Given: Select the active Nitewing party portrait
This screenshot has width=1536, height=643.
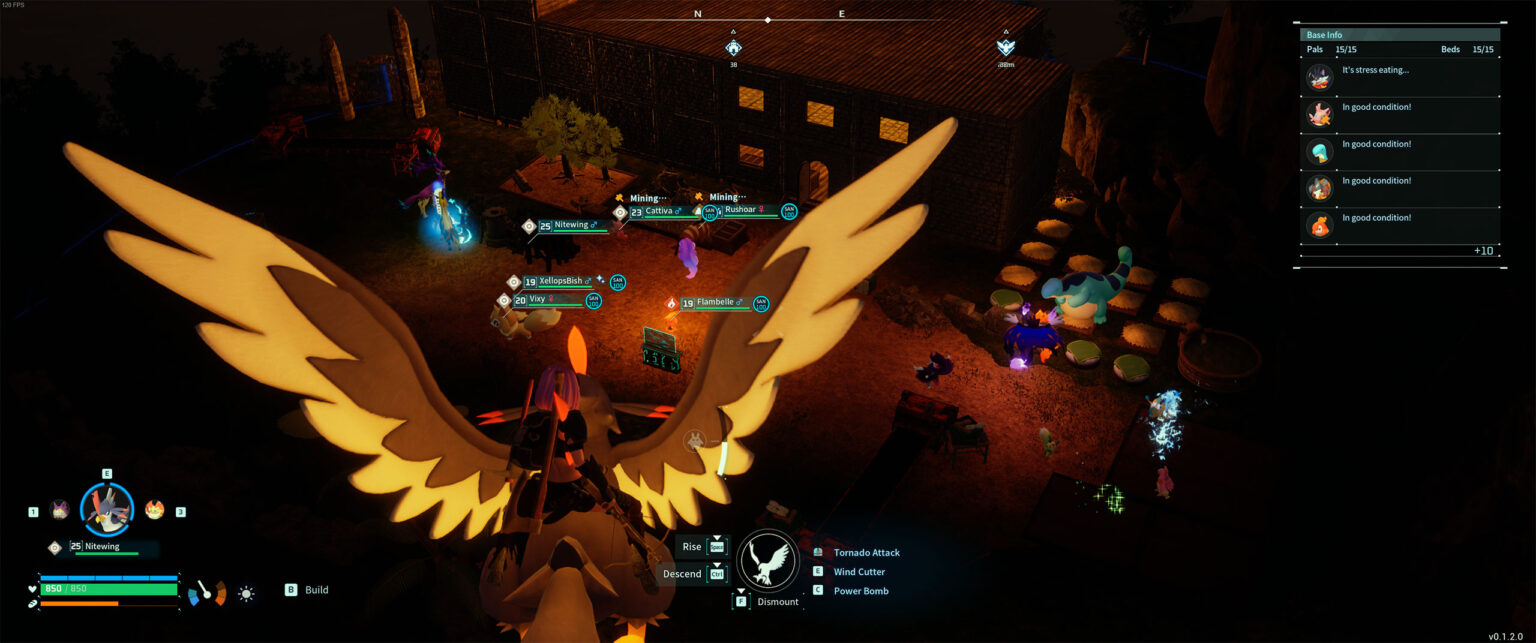Looking at the screenshot, I should point(106,510).
